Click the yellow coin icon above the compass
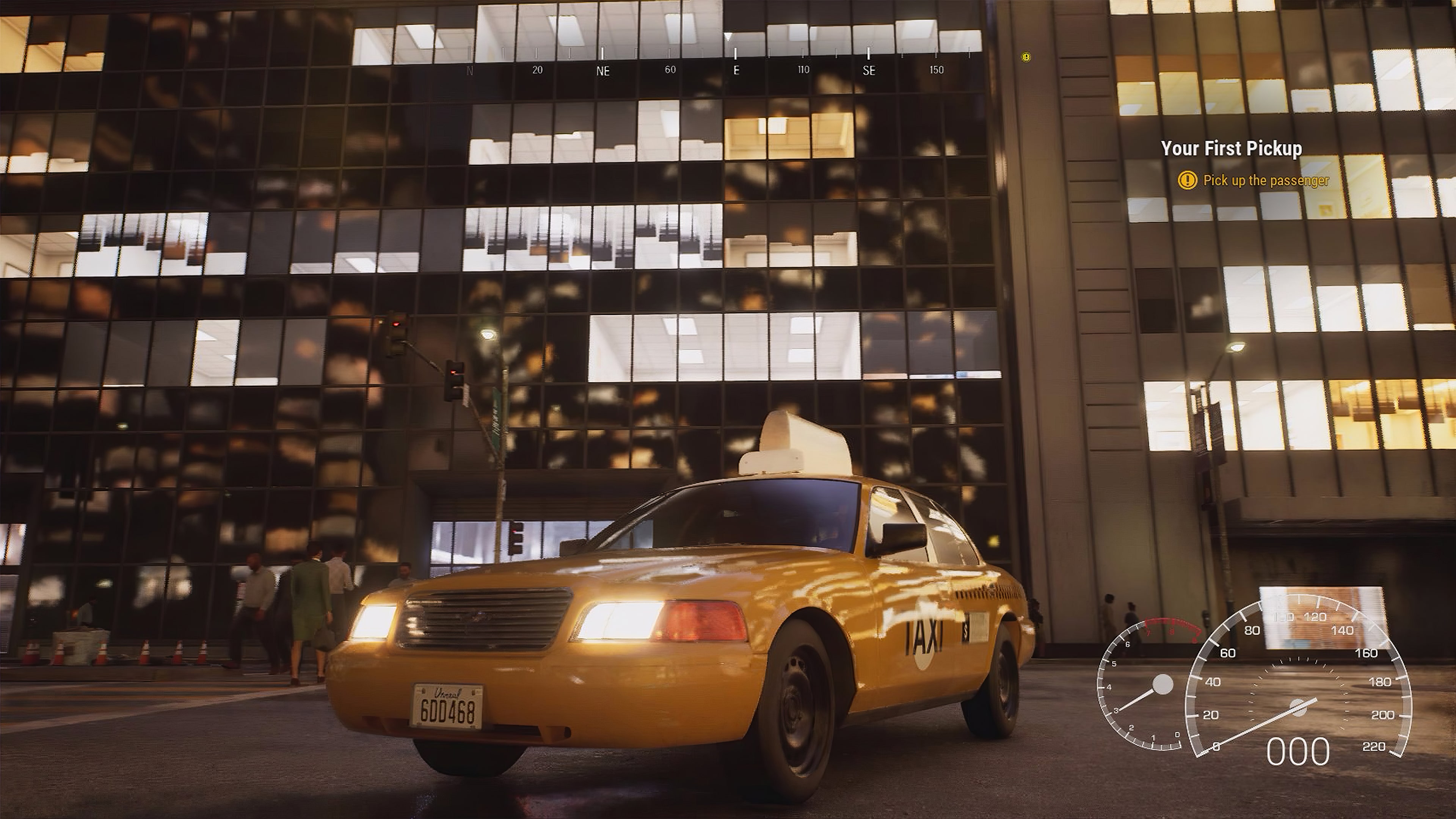The width and height of the screenshot is (1456, 819). [1025, 56]
